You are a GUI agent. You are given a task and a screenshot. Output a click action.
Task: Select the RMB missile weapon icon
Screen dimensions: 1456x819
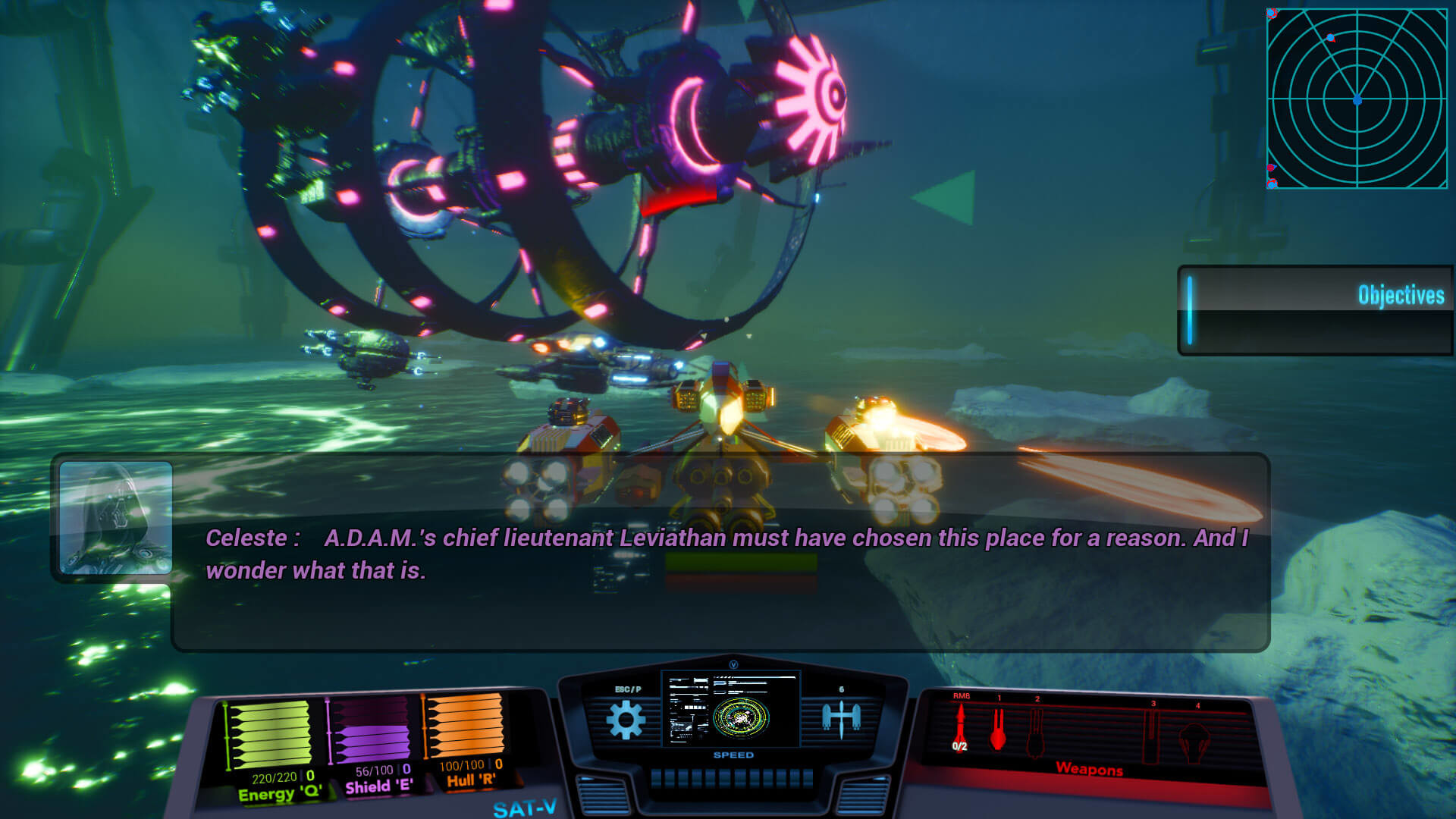point(962,724)
